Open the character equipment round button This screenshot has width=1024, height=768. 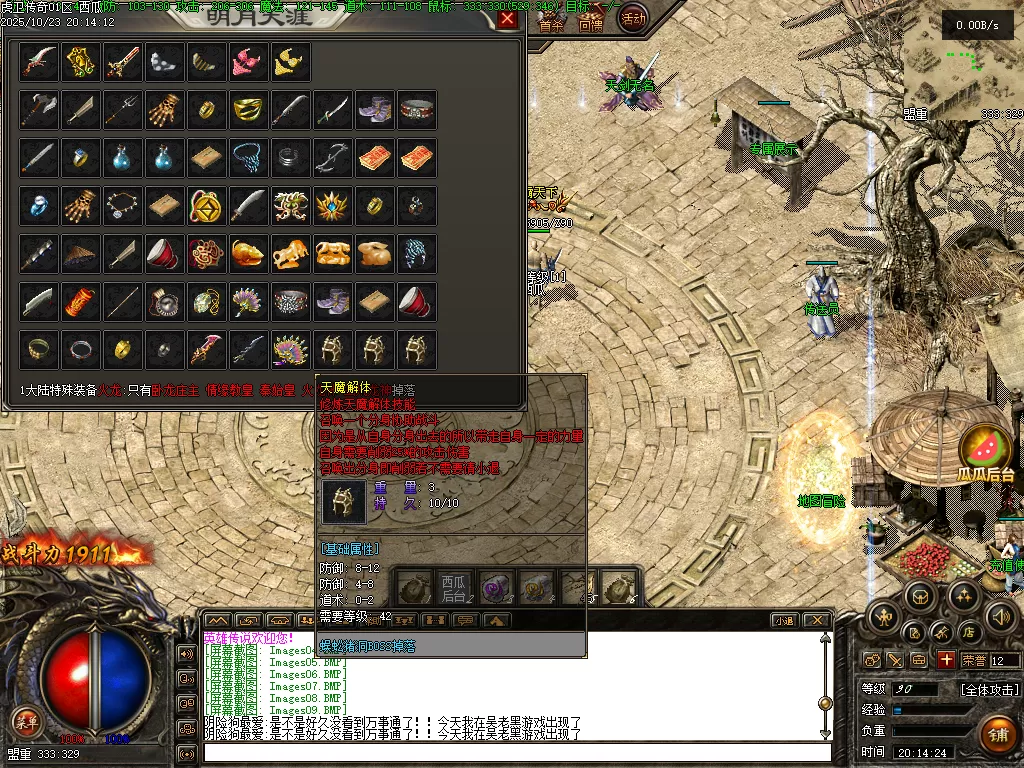pos(882,617)
